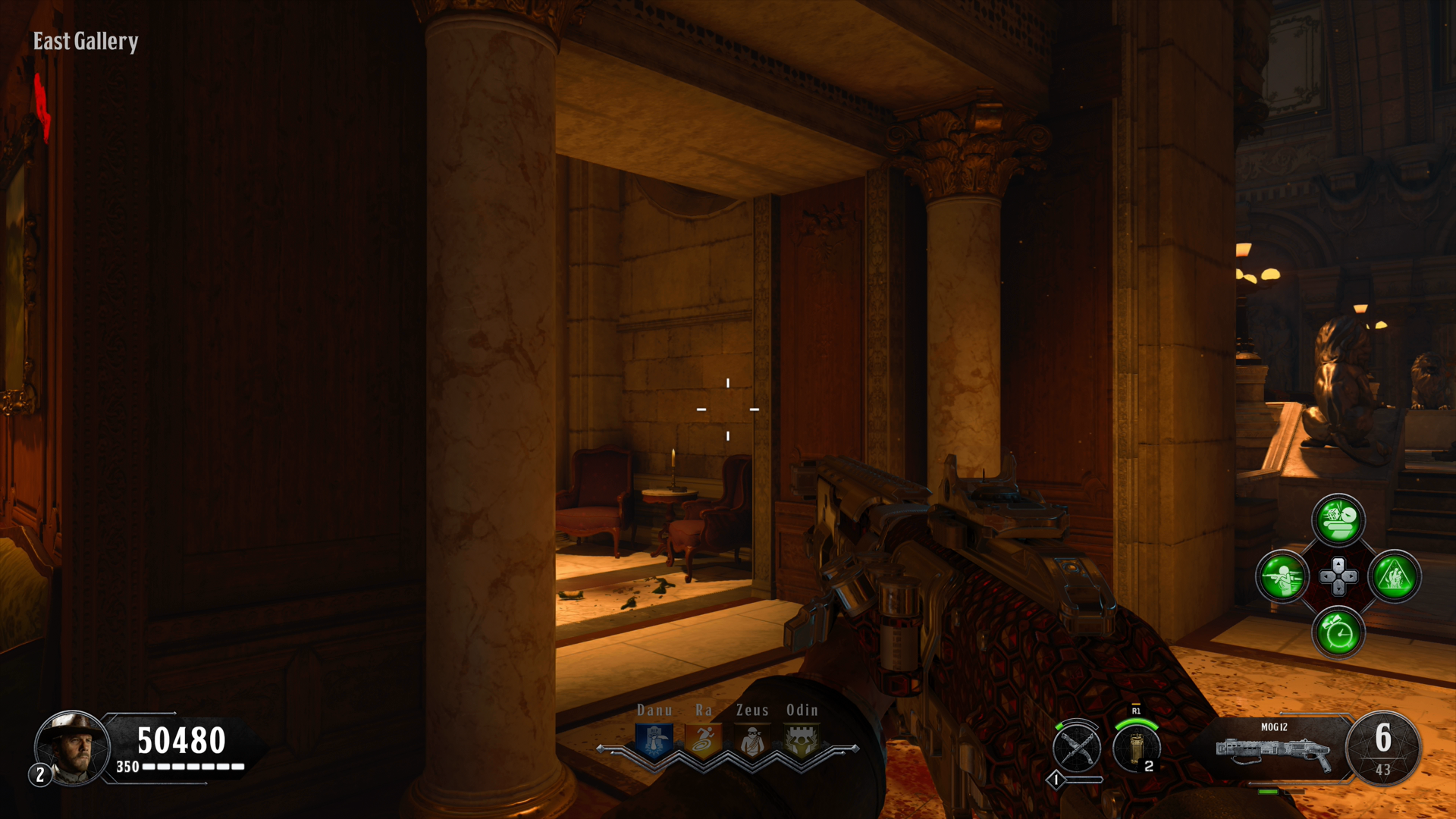The height and width of the screenshot is (819, 1456).
Task: Click the d-pad icon between the elixirs
Action: point(1338,576)
